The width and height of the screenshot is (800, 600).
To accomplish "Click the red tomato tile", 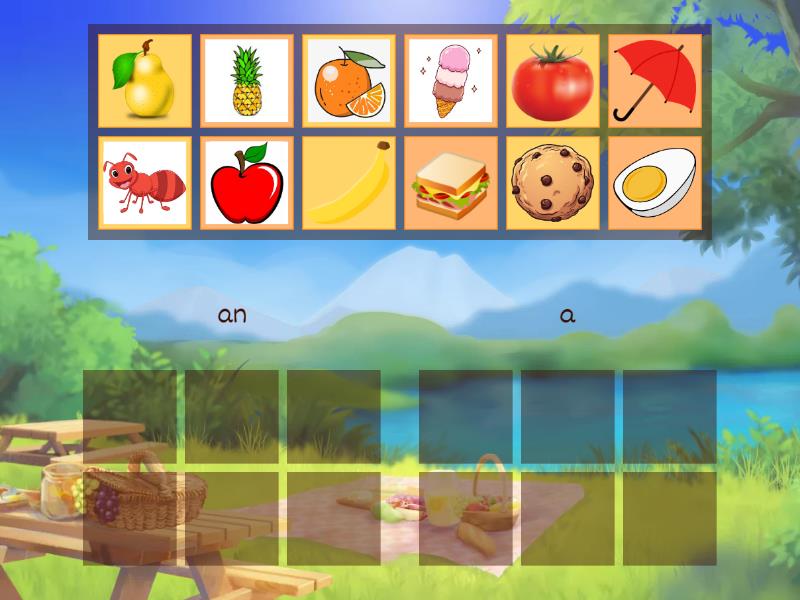I will click(553, 81).
